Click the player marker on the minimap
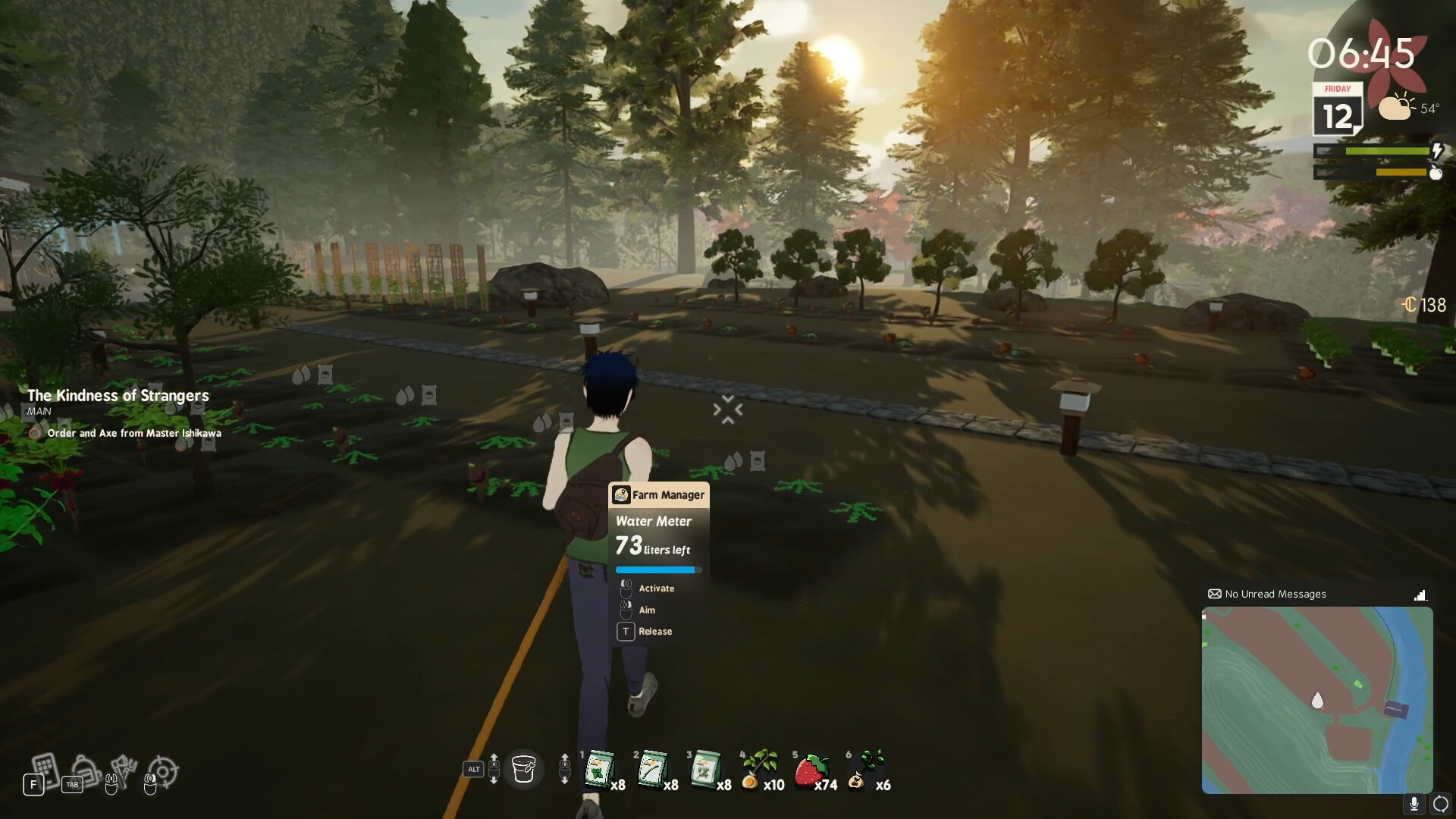This screenshot has width=1456, height=819. coord(1317,701)
